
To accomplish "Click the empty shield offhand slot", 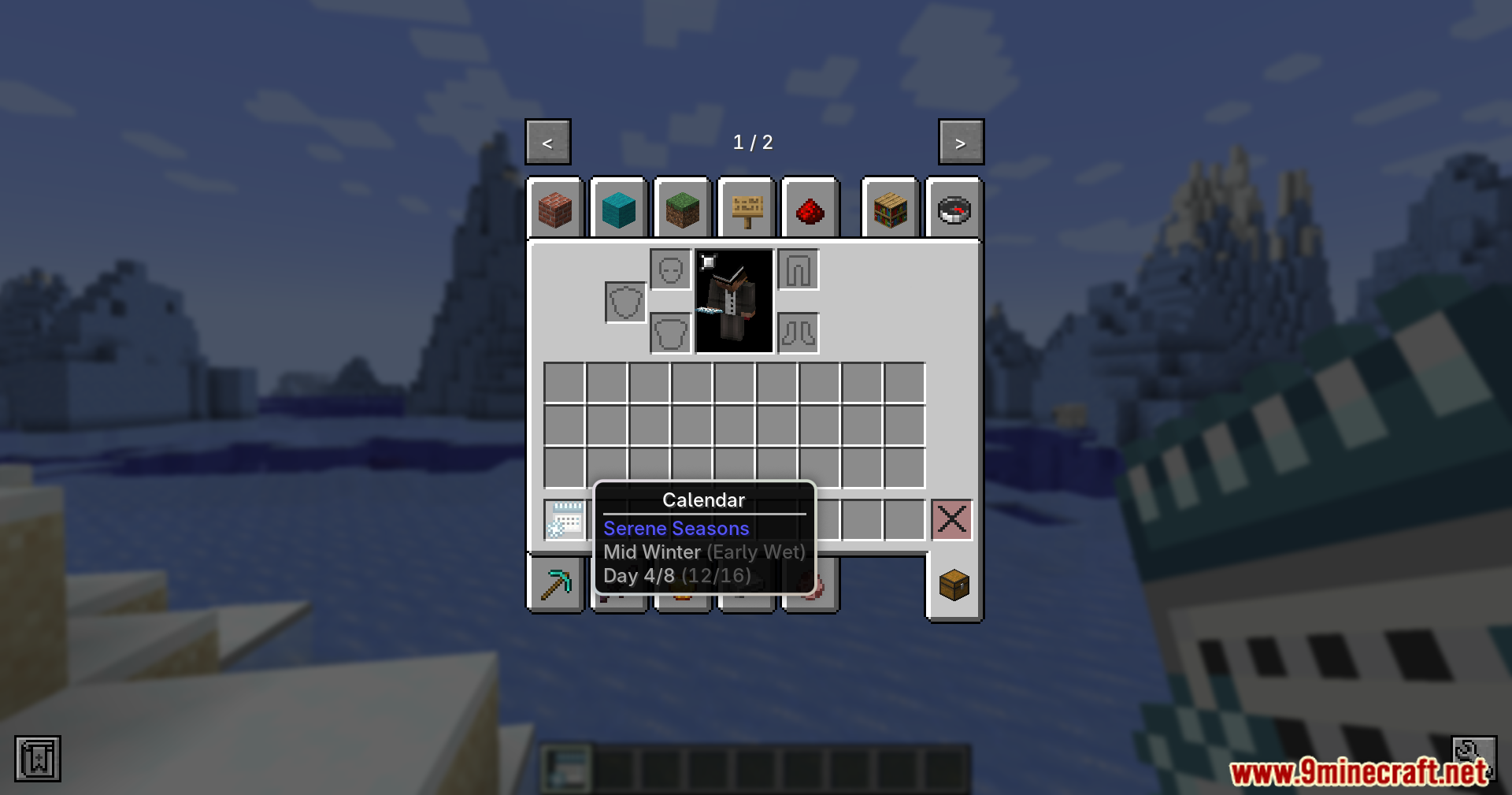I will [626, 302].
